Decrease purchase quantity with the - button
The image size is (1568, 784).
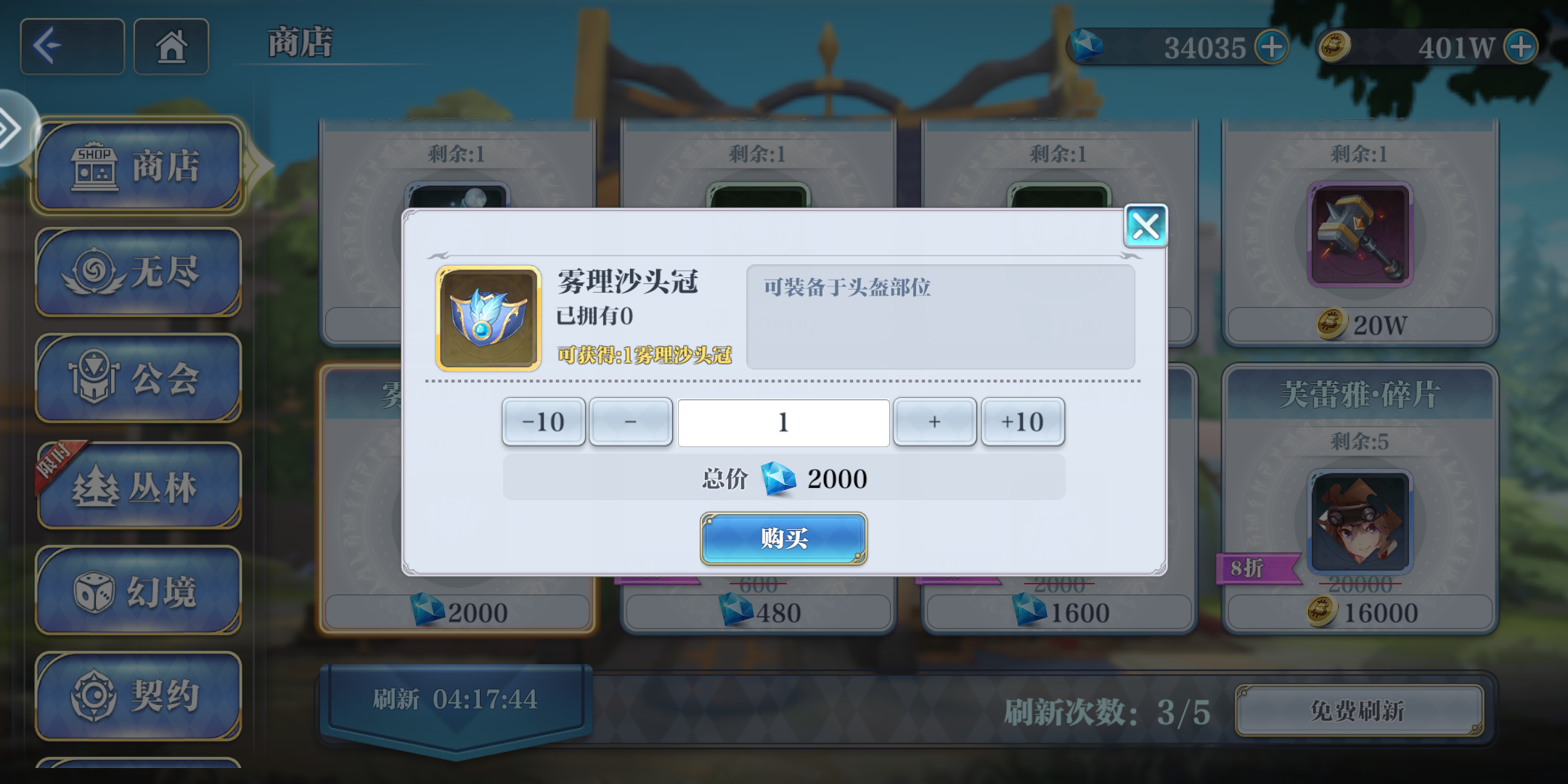630,422
